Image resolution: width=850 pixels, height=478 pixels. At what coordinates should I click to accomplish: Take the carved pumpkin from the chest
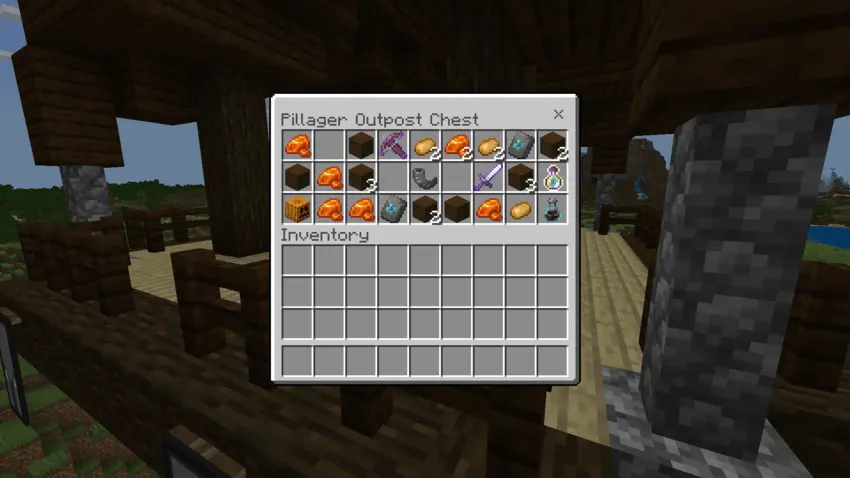coord(296,210)
